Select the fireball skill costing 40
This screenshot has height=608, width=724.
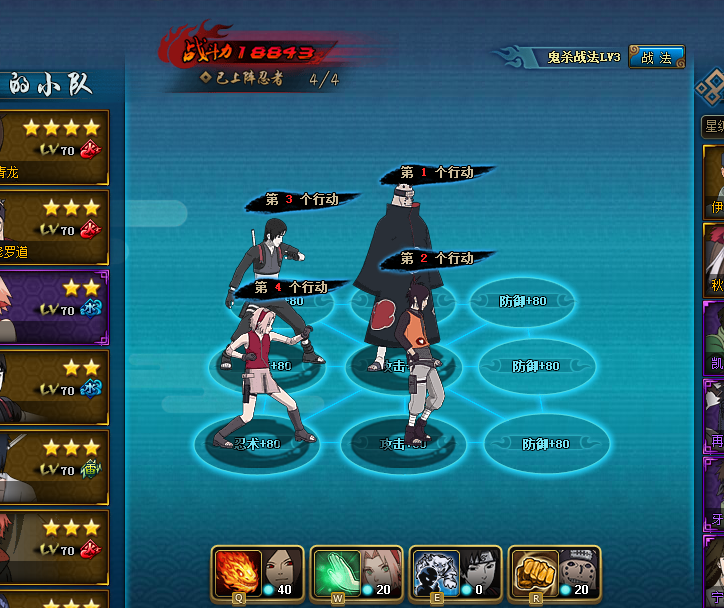point(238,572)
